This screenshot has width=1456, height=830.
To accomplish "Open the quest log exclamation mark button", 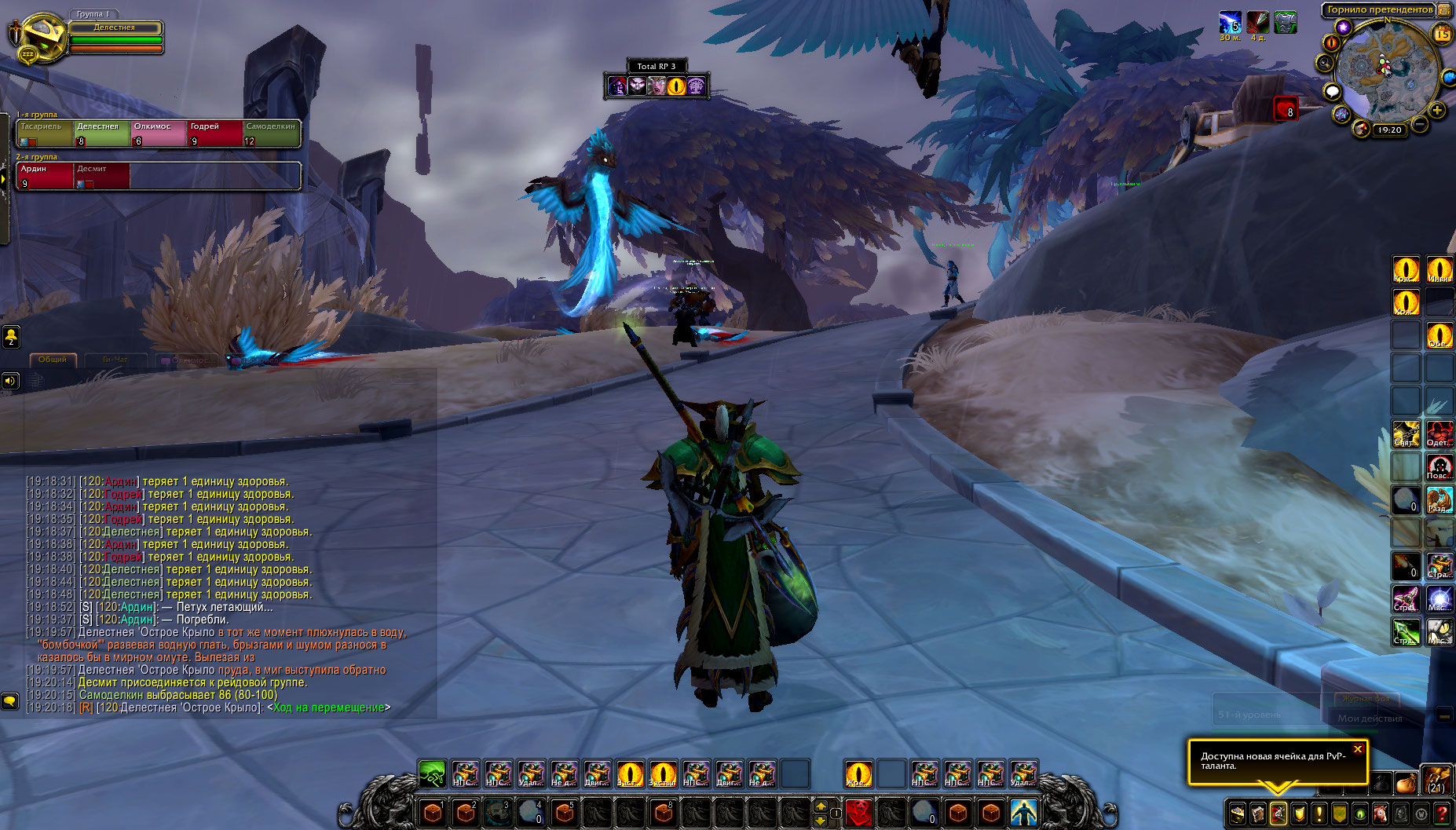I will coord(1319,814).
